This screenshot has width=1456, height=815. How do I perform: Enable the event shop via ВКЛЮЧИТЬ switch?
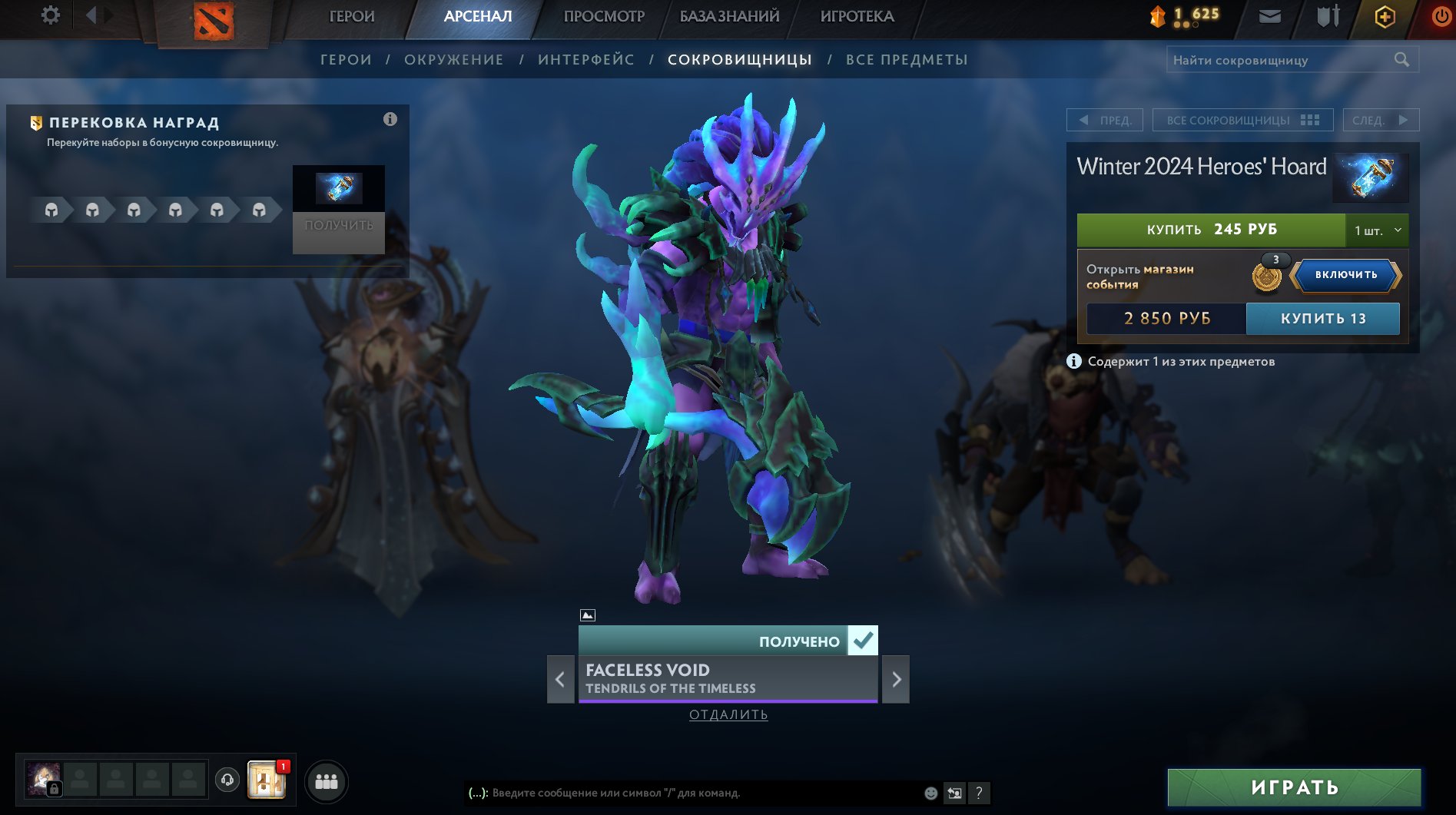point(1344,277)
